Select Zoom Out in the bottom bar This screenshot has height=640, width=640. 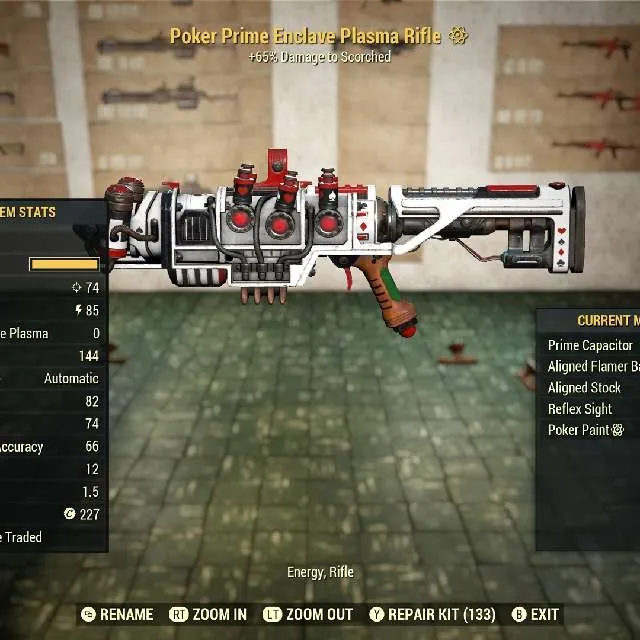[x=308, y=615]
